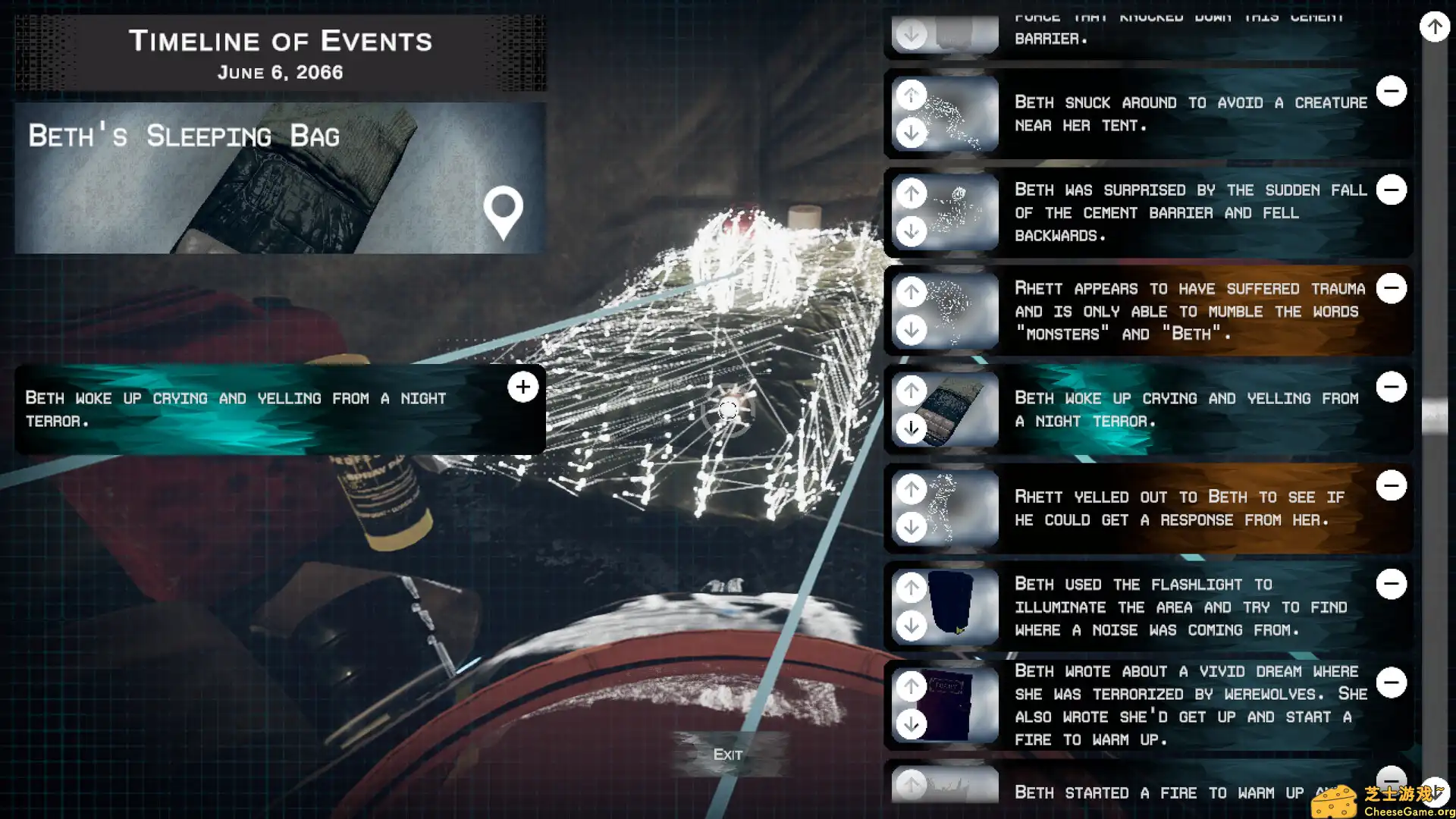Move the night terror entry down
1456x819 pixels.
912,428
